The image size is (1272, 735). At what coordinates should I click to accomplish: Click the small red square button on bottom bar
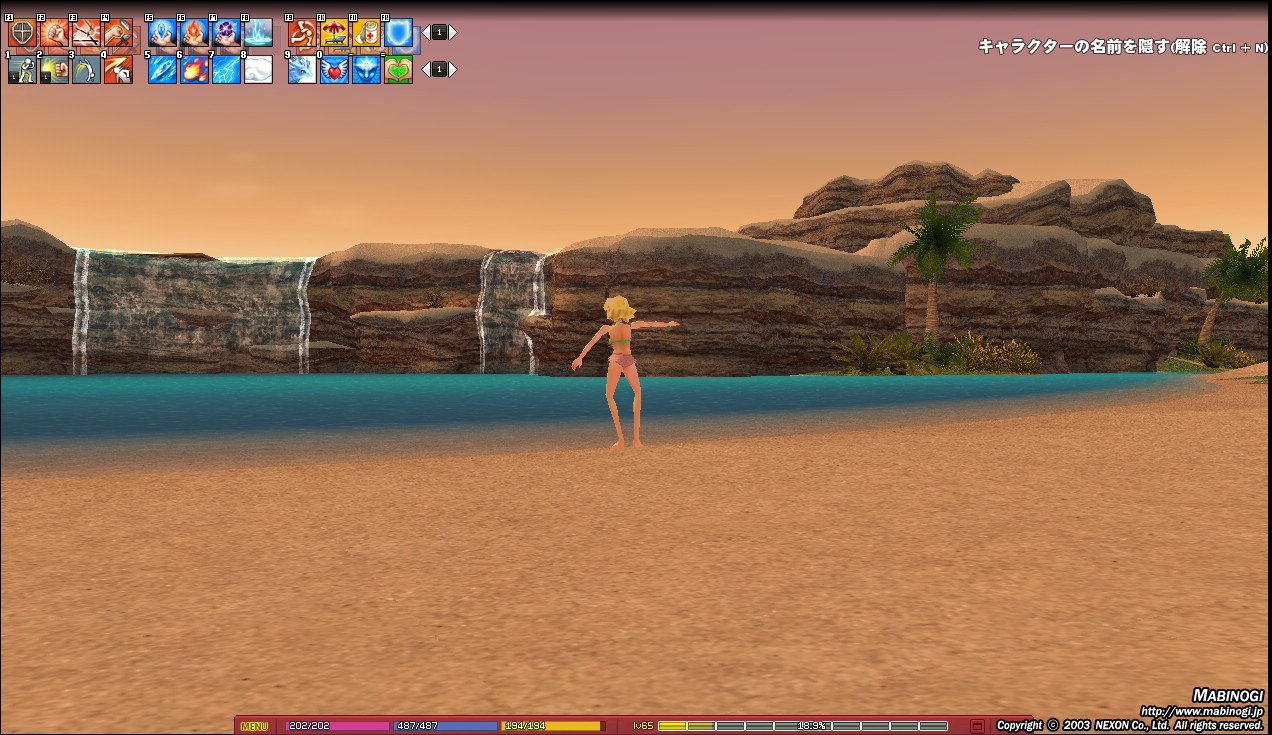977,726
